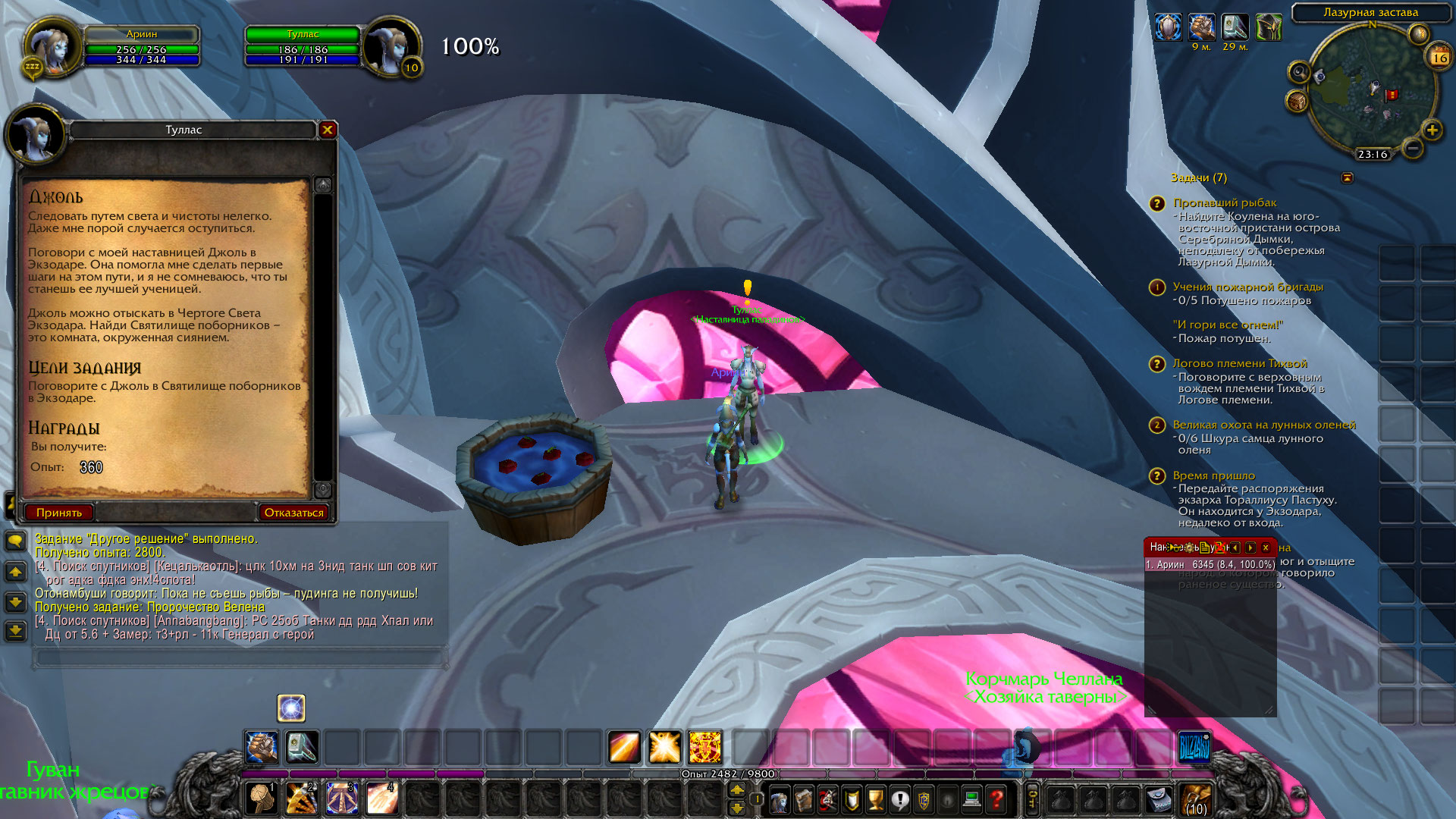1456x819 pixels.
Task: Accept the quest with the Принять button
Action: coord(59,513)
